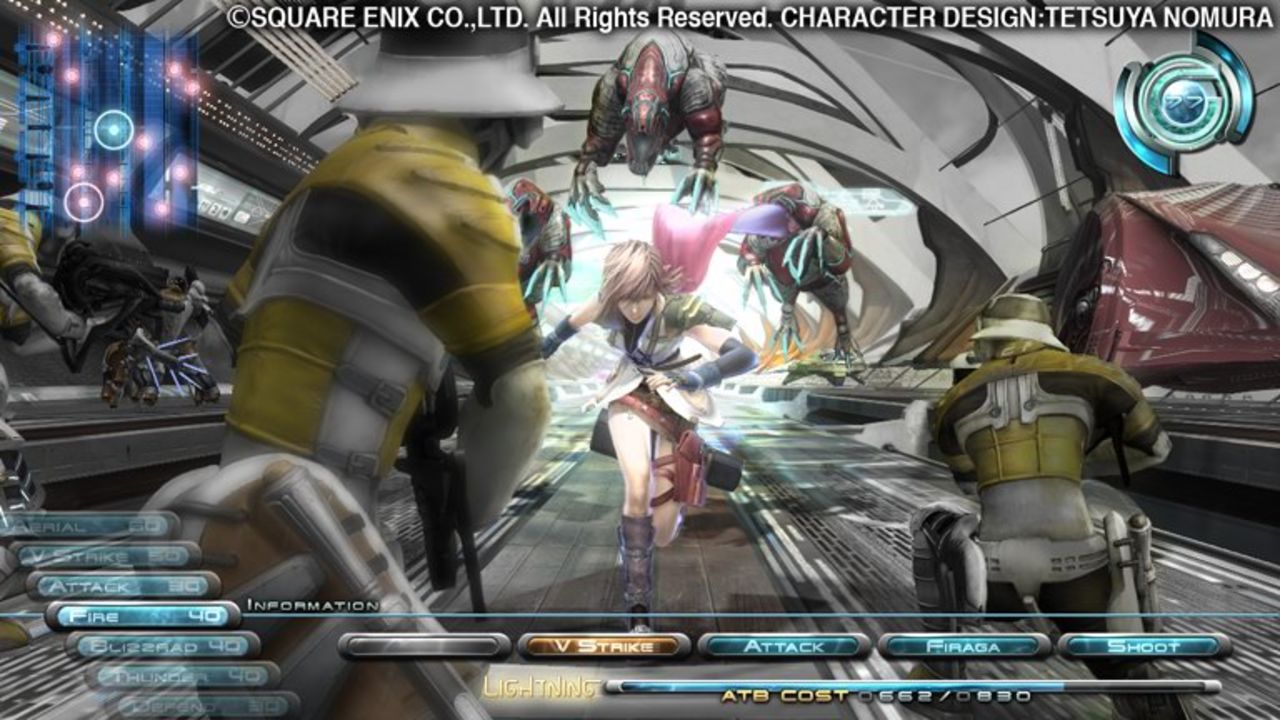Open the Information bar
1280x720 pixels.
click(x=310, y=604)
